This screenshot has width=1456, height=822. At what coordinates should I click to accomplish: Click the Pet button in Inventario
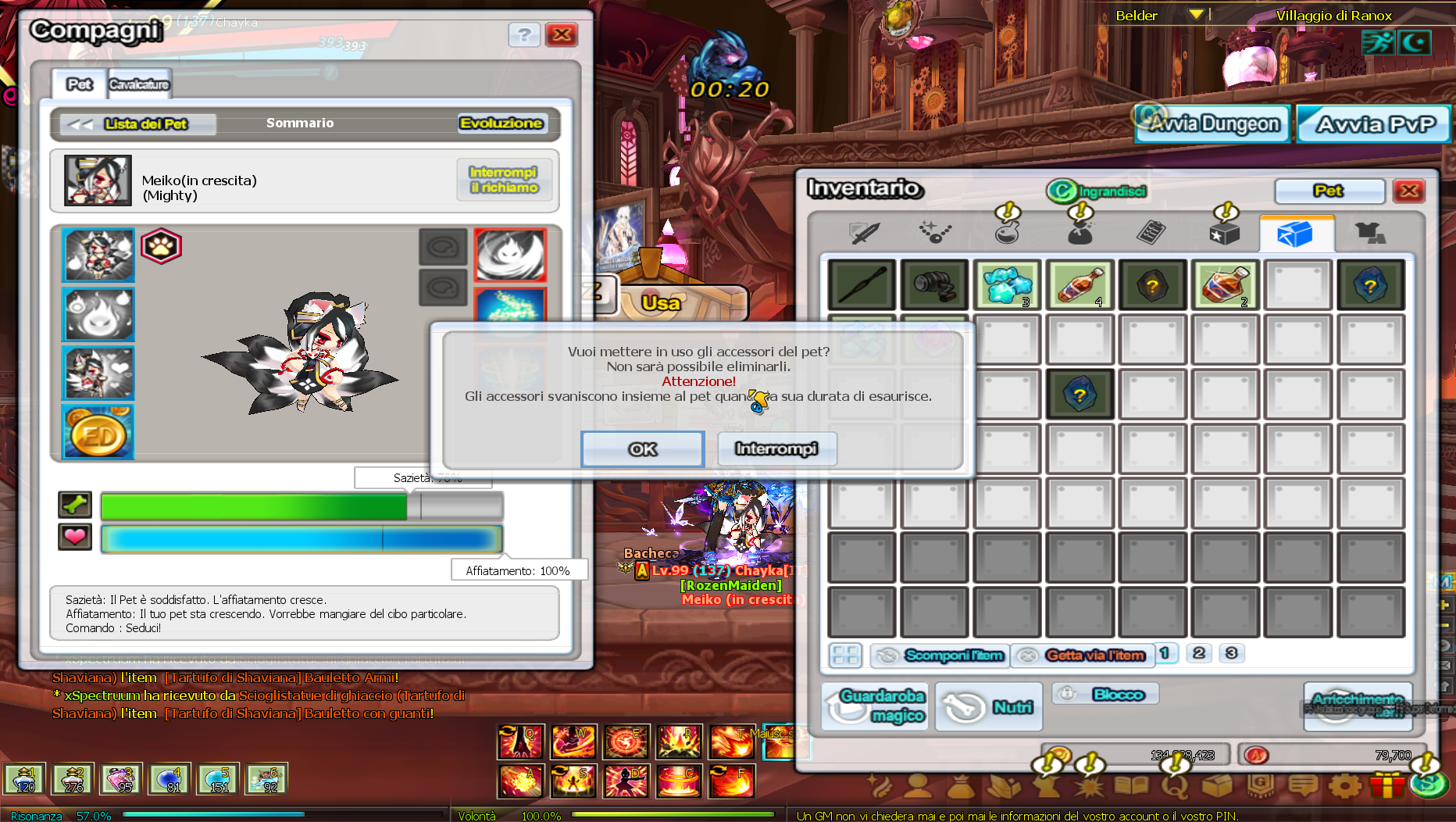tap(1329, 191)
